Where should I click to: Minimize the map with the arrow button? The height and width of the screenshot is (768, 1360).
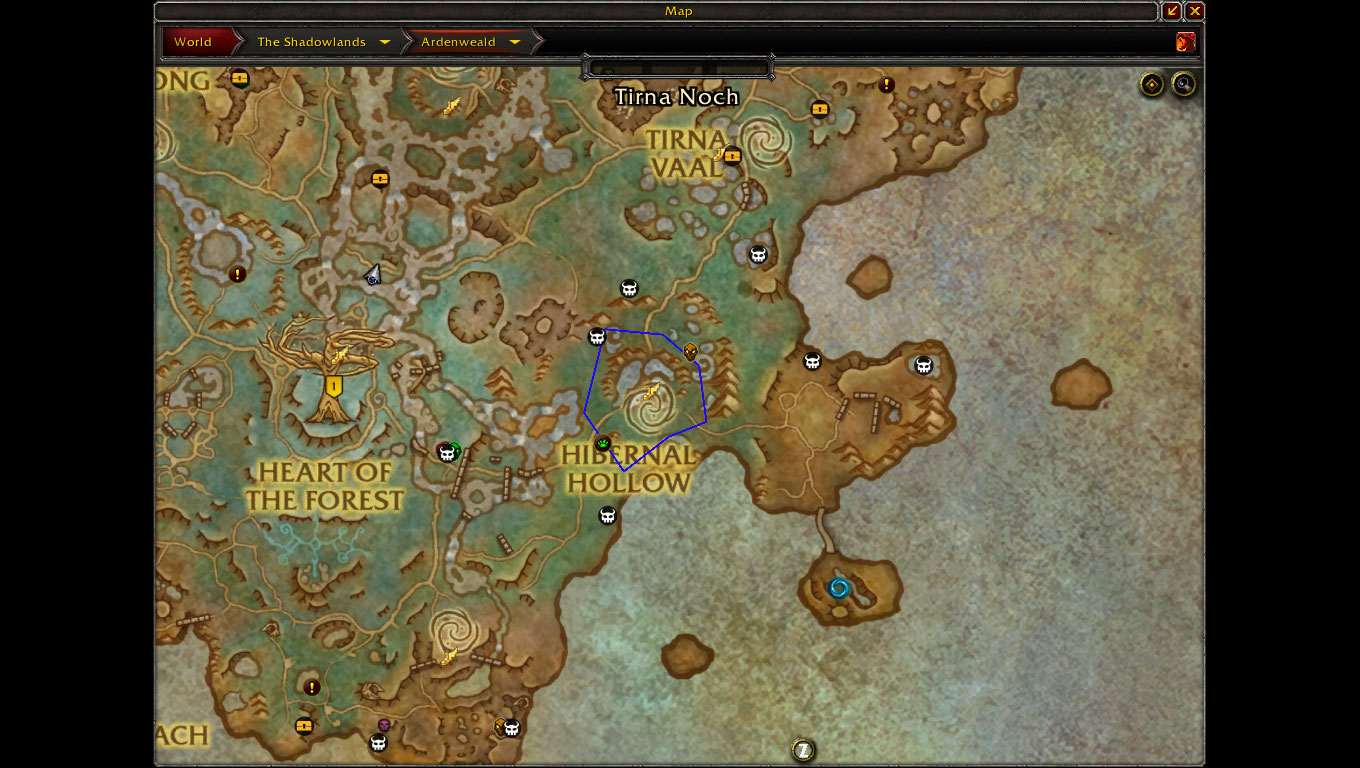click(1172, 11)
